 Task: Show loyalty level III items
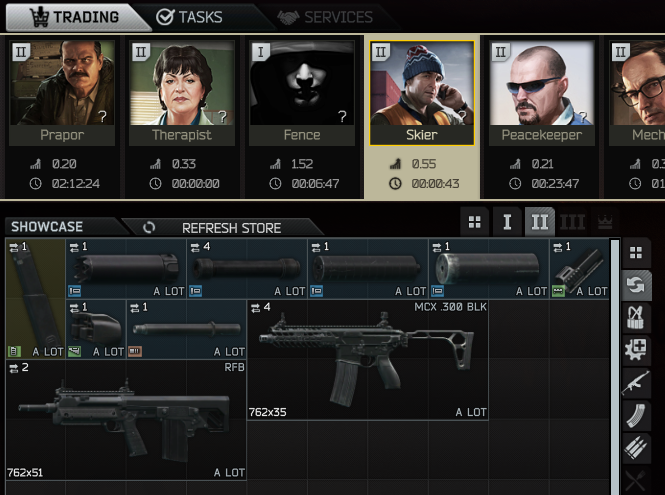click(x=572, y=222)
